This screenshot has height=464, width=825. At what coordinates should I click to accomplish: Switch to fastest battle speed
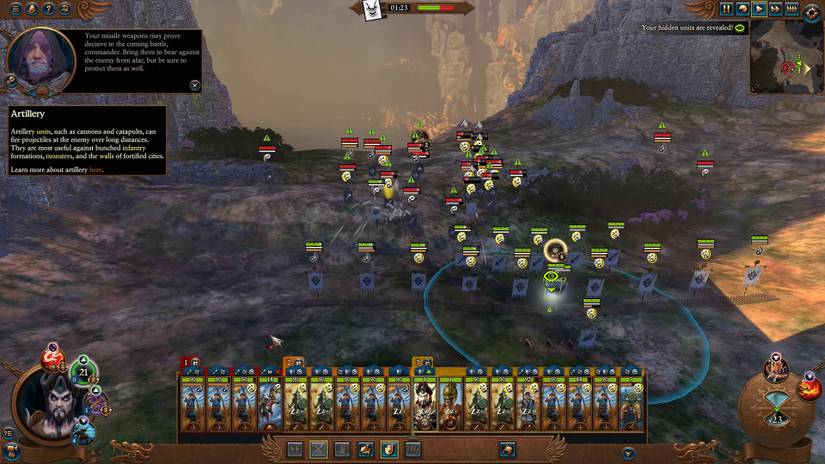click(x=791, y=9)
